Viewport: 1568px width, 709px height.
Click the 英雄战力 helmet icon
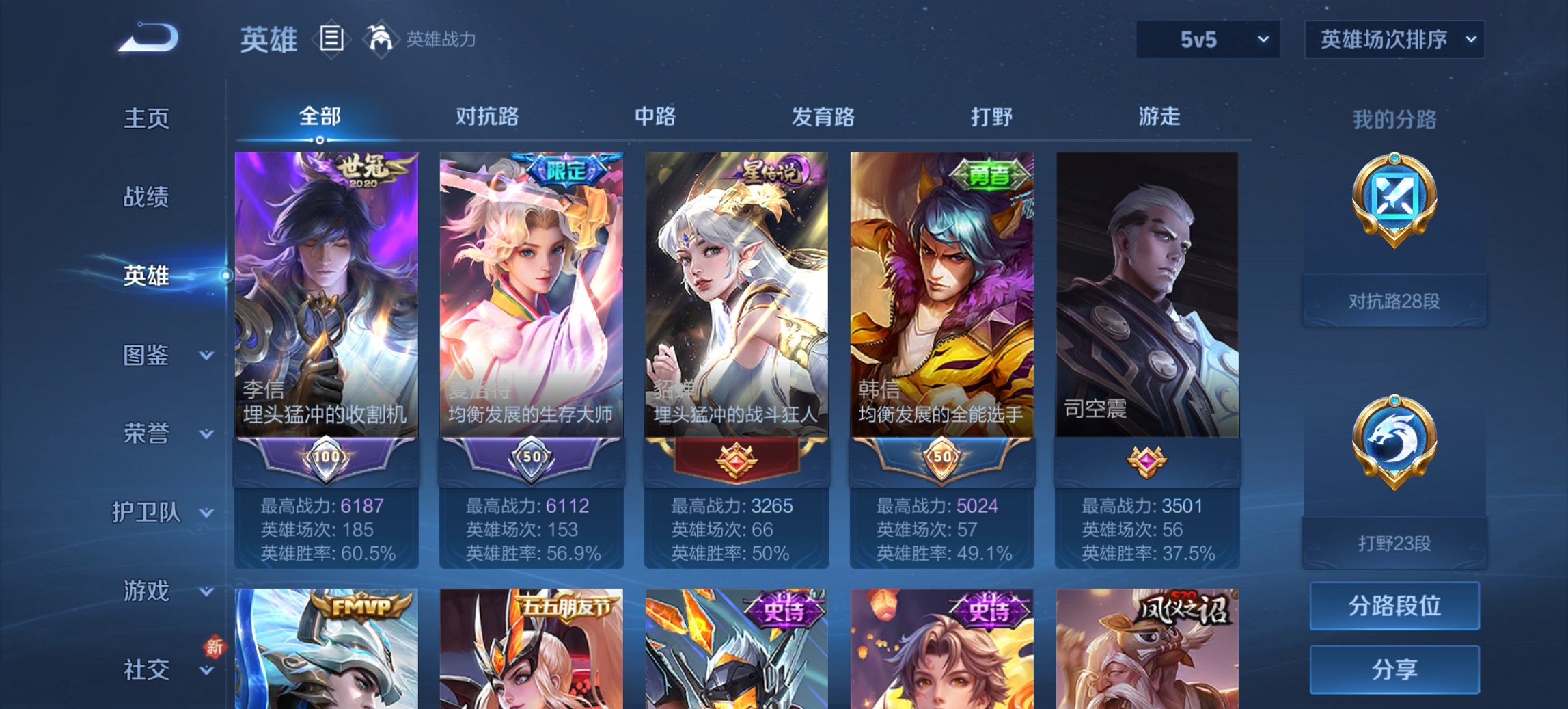tap(380, 40)
